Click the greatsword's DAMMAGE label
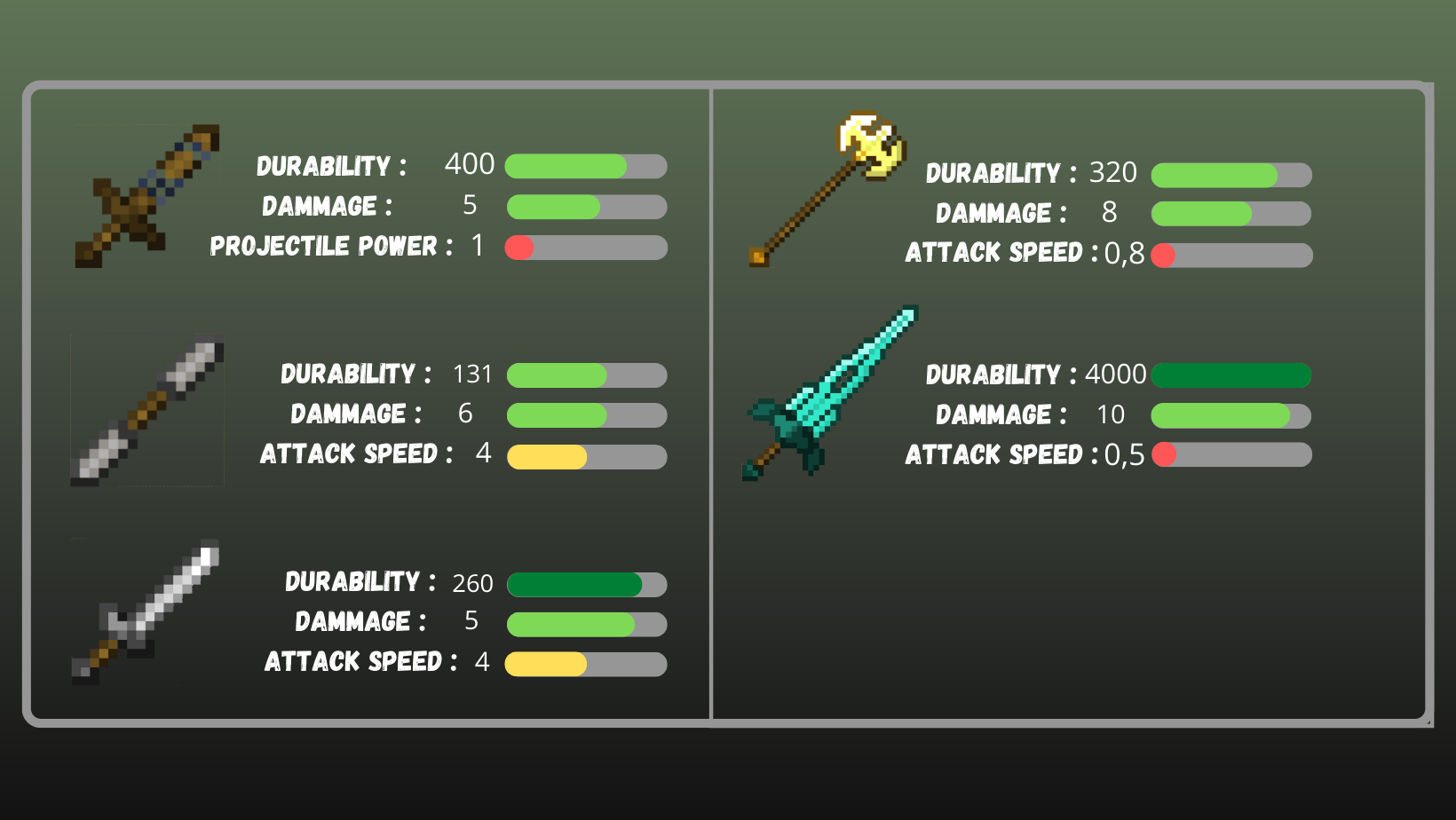This screenshot has width=1456, height=820. point(995,414)
